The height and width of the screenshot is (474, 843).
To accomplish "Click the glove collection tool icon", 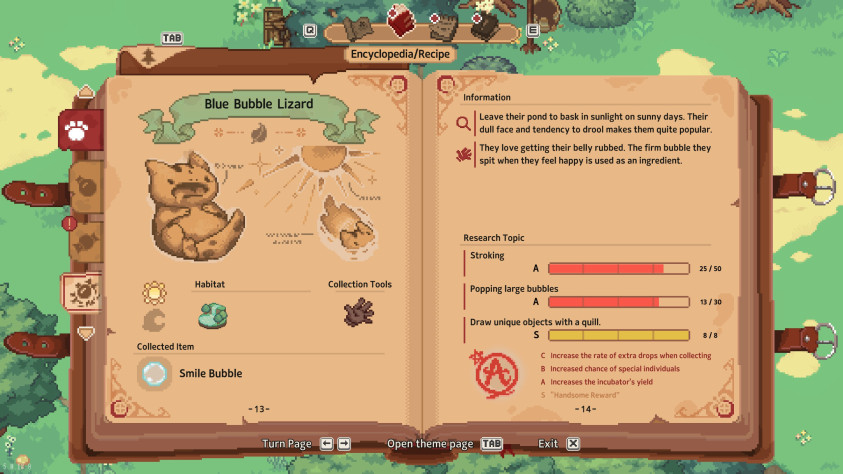I will point(358,314).
